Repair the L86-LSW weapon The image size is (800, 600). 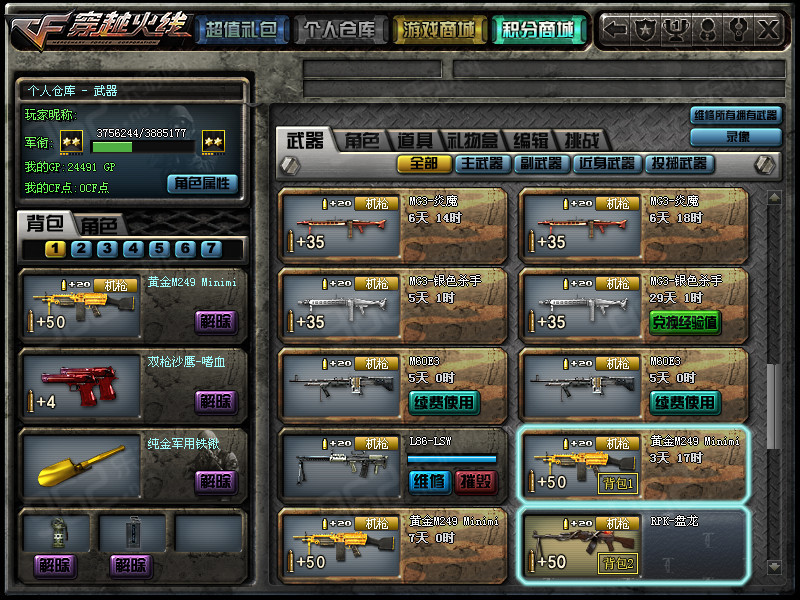point(429,481)
